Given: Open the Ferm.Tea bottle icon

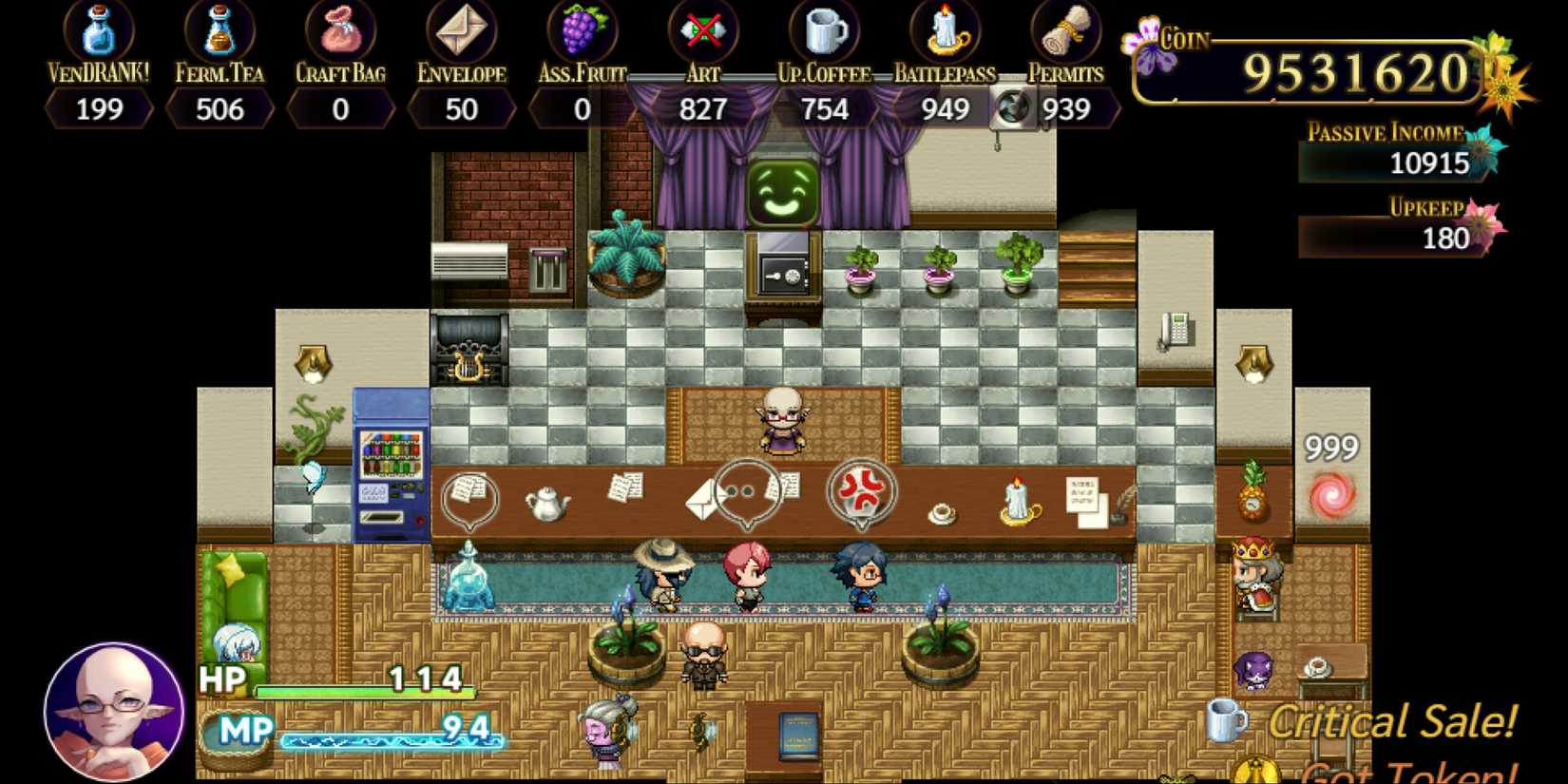Looking at the screenshot, I should 220,29.
